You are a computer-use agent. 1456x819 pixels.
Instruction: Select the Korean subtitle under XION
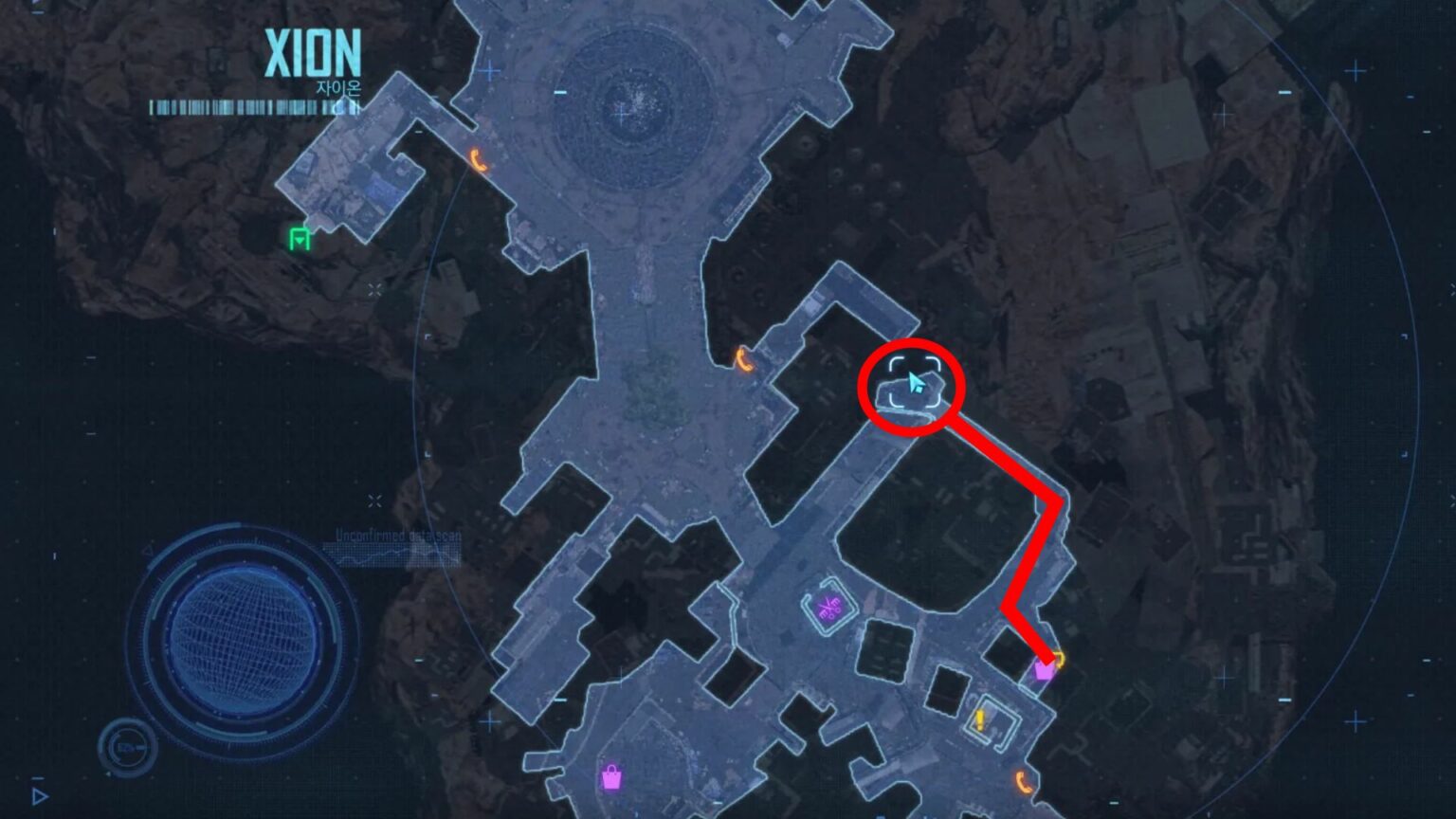click(x=337, y=84)
